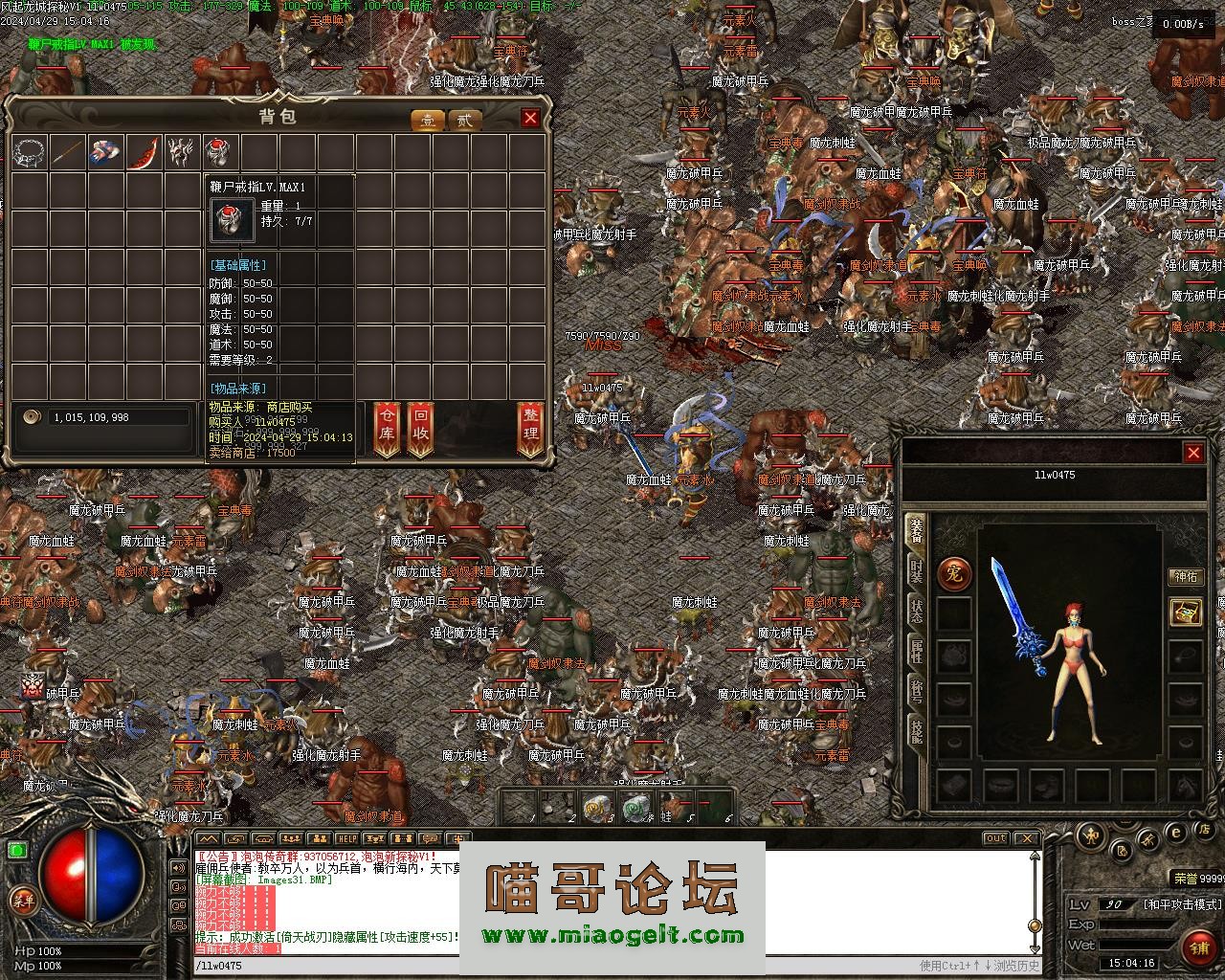Switch to the 技能 skills tab

(x=916, y=732)
